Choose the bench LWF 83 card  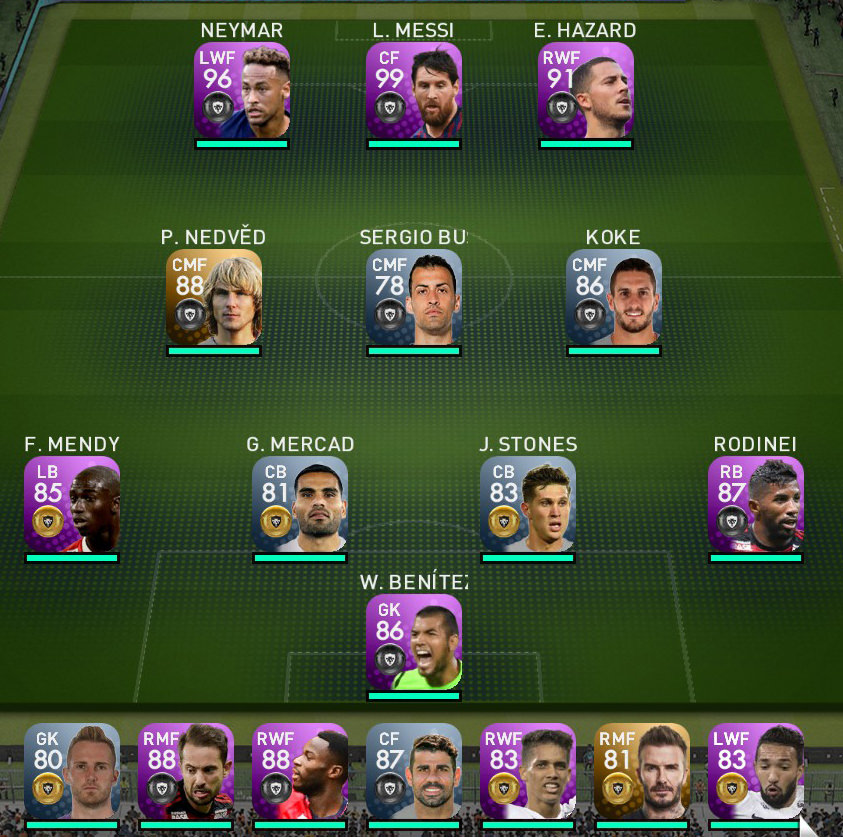pos(756,771)
